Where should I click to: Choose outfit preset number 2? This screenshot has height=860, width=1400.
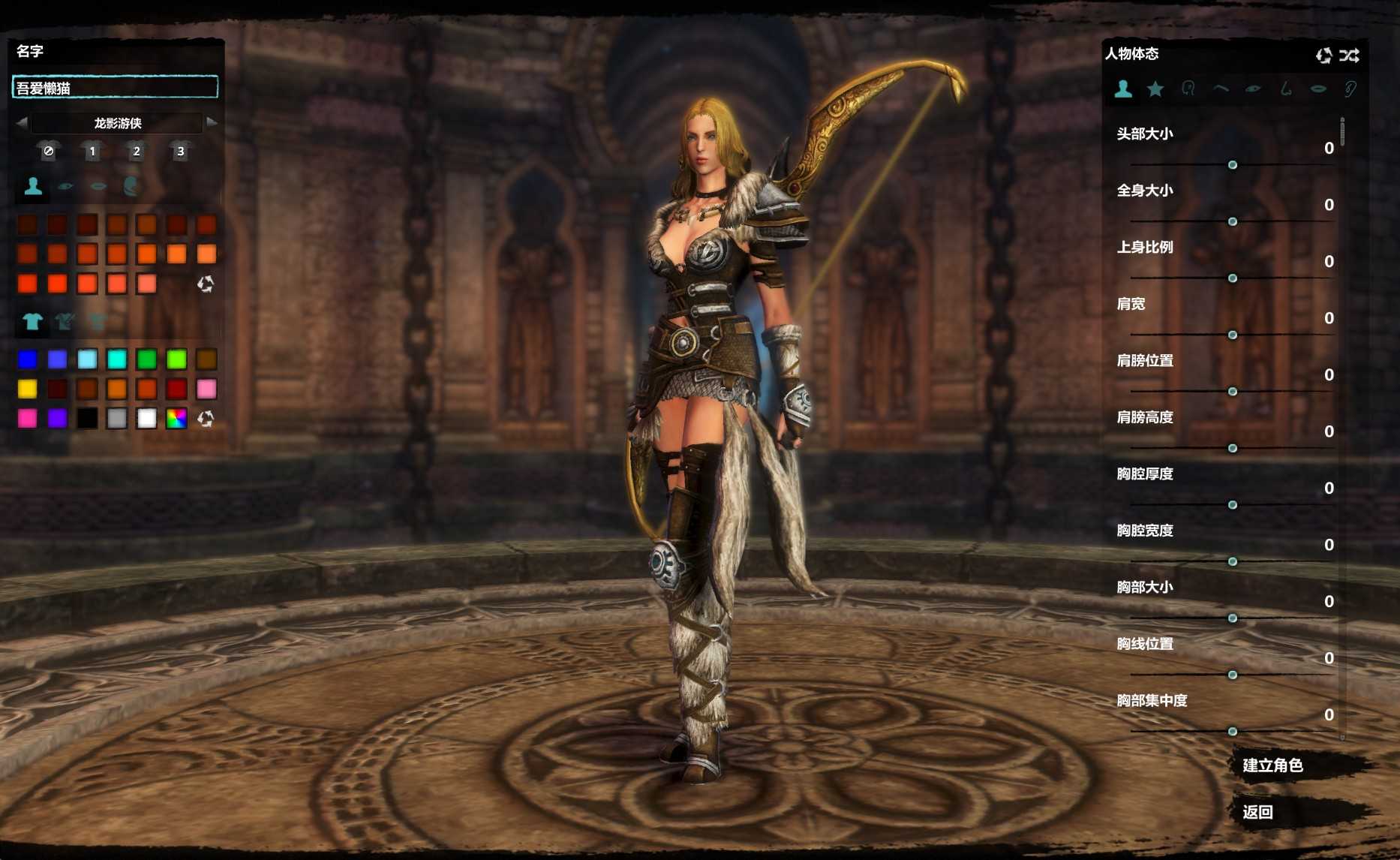(136, 151)
